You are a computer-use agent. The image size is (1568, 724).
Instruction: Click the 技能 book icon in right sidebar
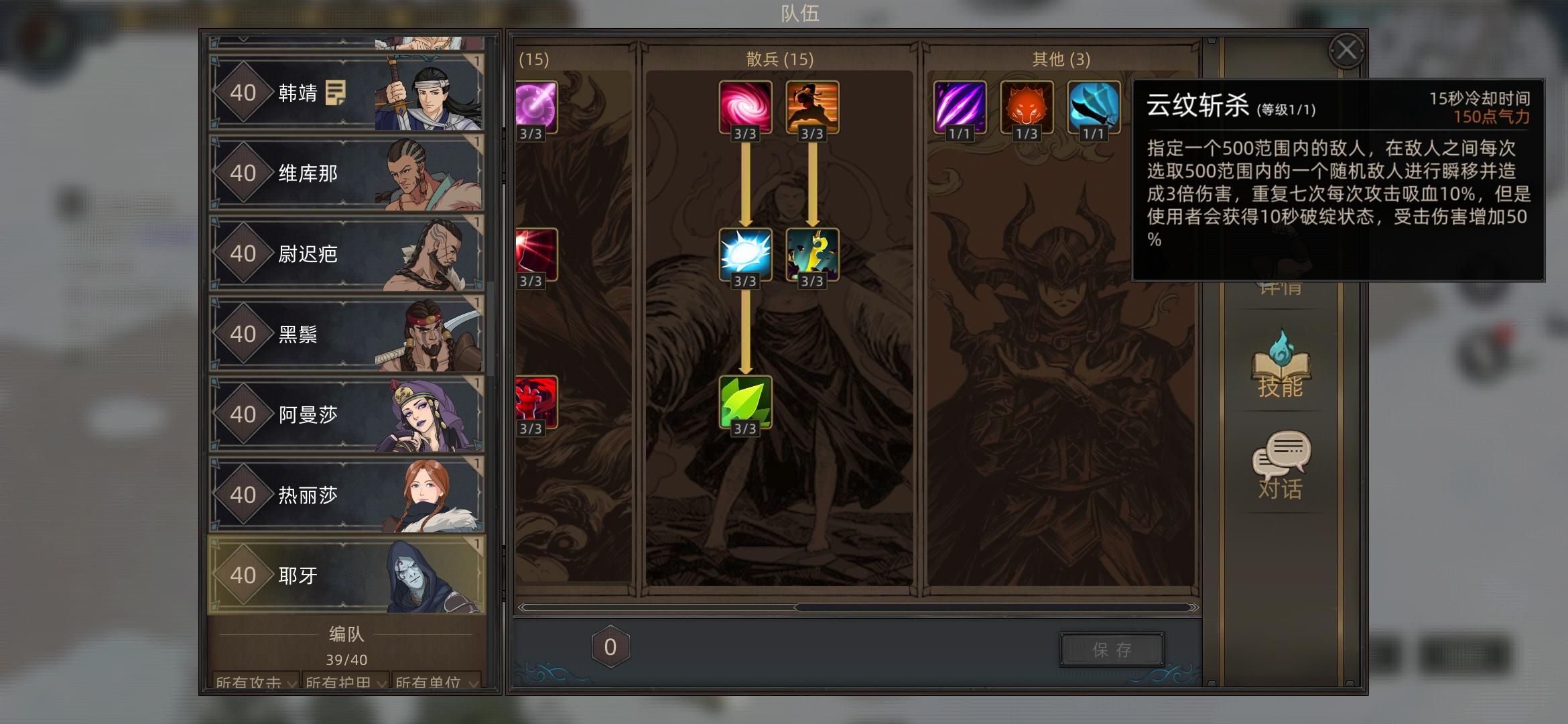pyautogui.click(x=1282, y=369)
